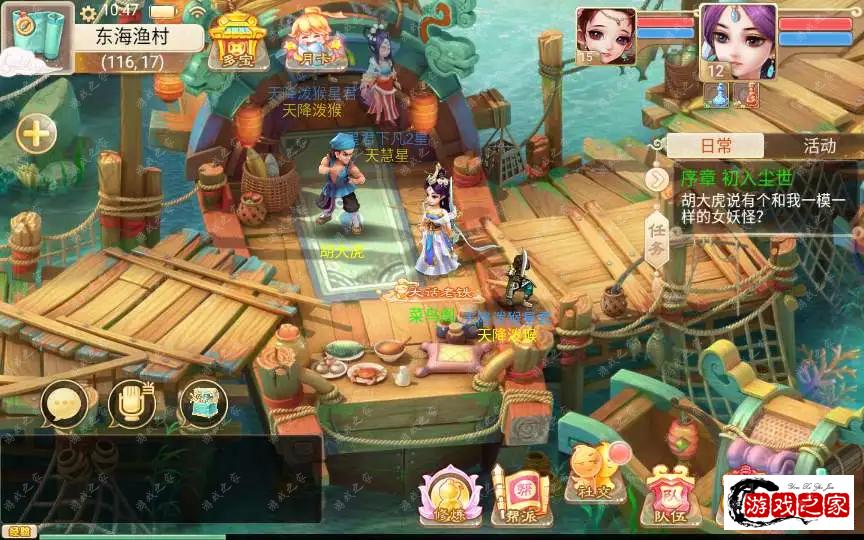Expand the golden plus button
The image size is (864, 540).
36,134
